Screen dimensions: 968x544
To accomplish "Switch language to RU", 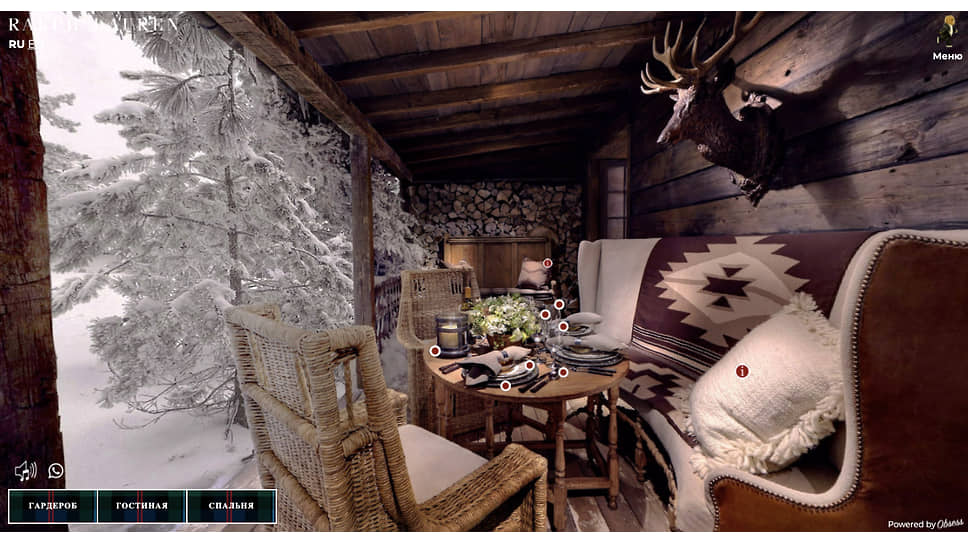I will [16, 44].
